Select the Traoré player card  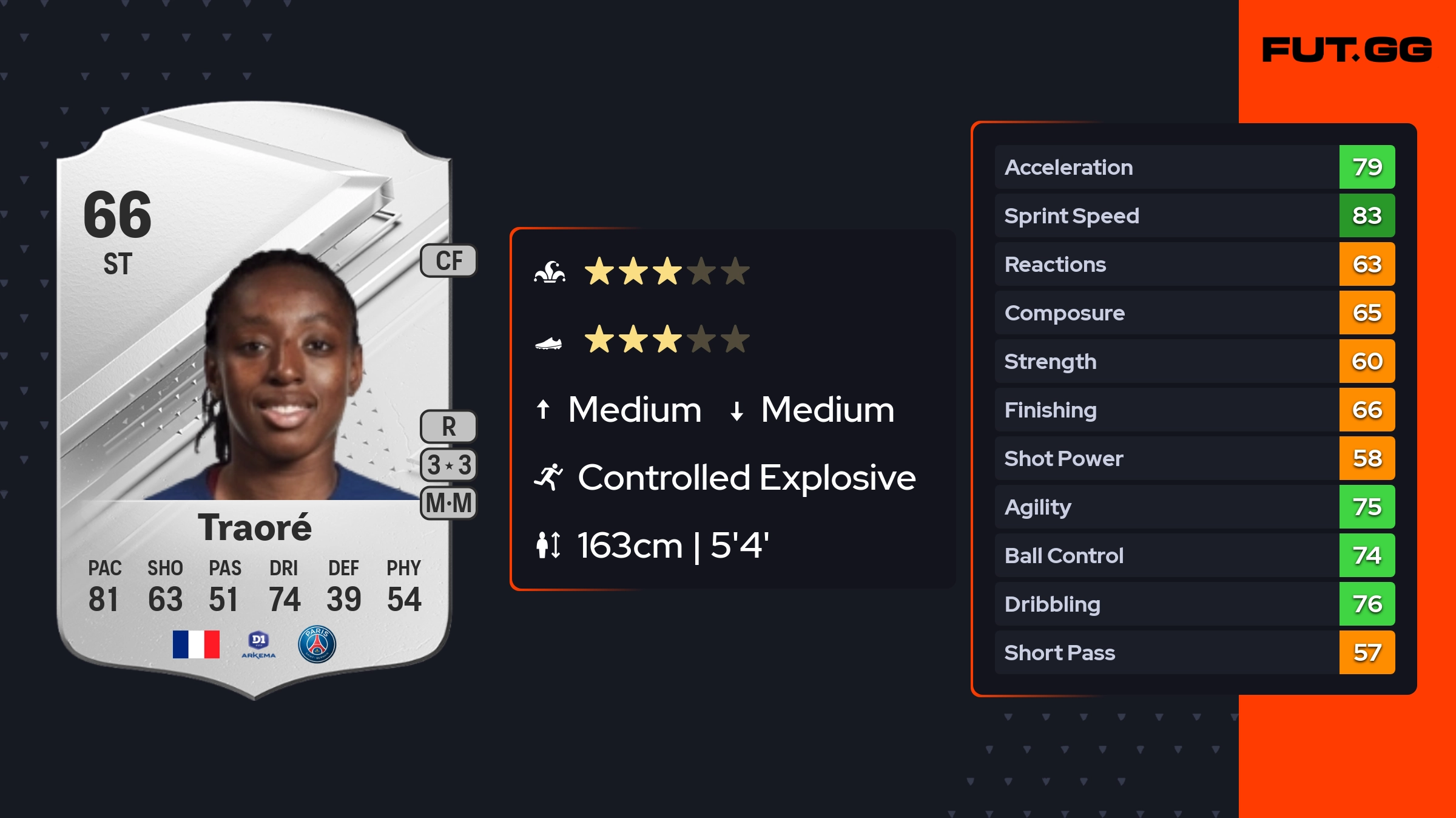(x=254, y=401)
